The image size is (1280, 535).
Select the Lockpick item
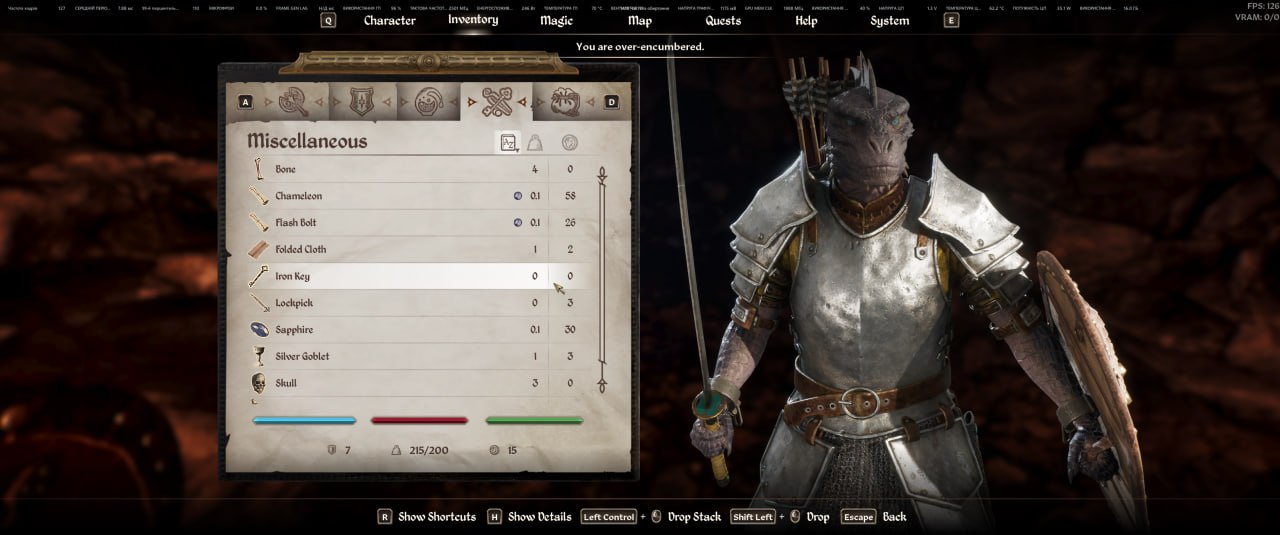(400, 303)
